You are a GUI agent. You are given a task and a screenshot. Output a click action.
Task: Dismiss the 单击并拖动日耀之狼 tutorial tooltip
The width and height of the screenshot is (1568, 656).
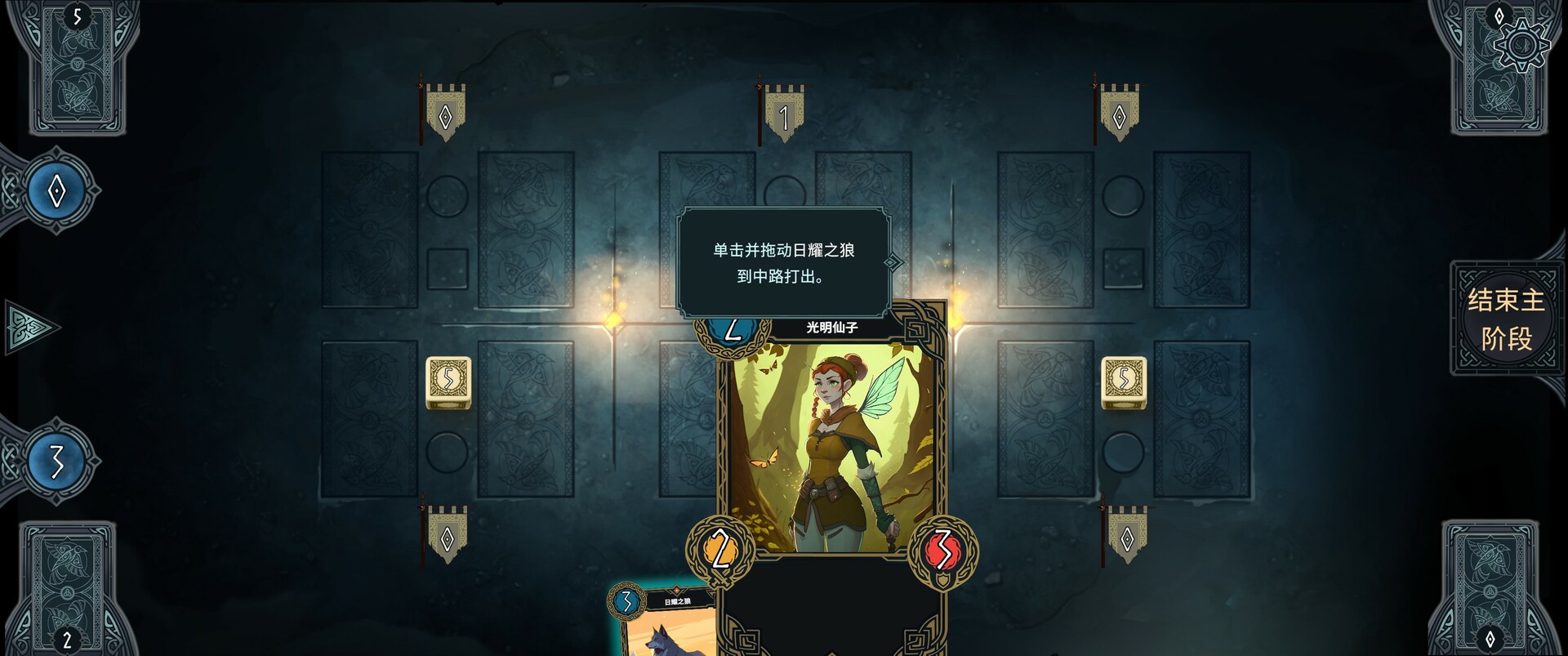click(x=784, y=261)
